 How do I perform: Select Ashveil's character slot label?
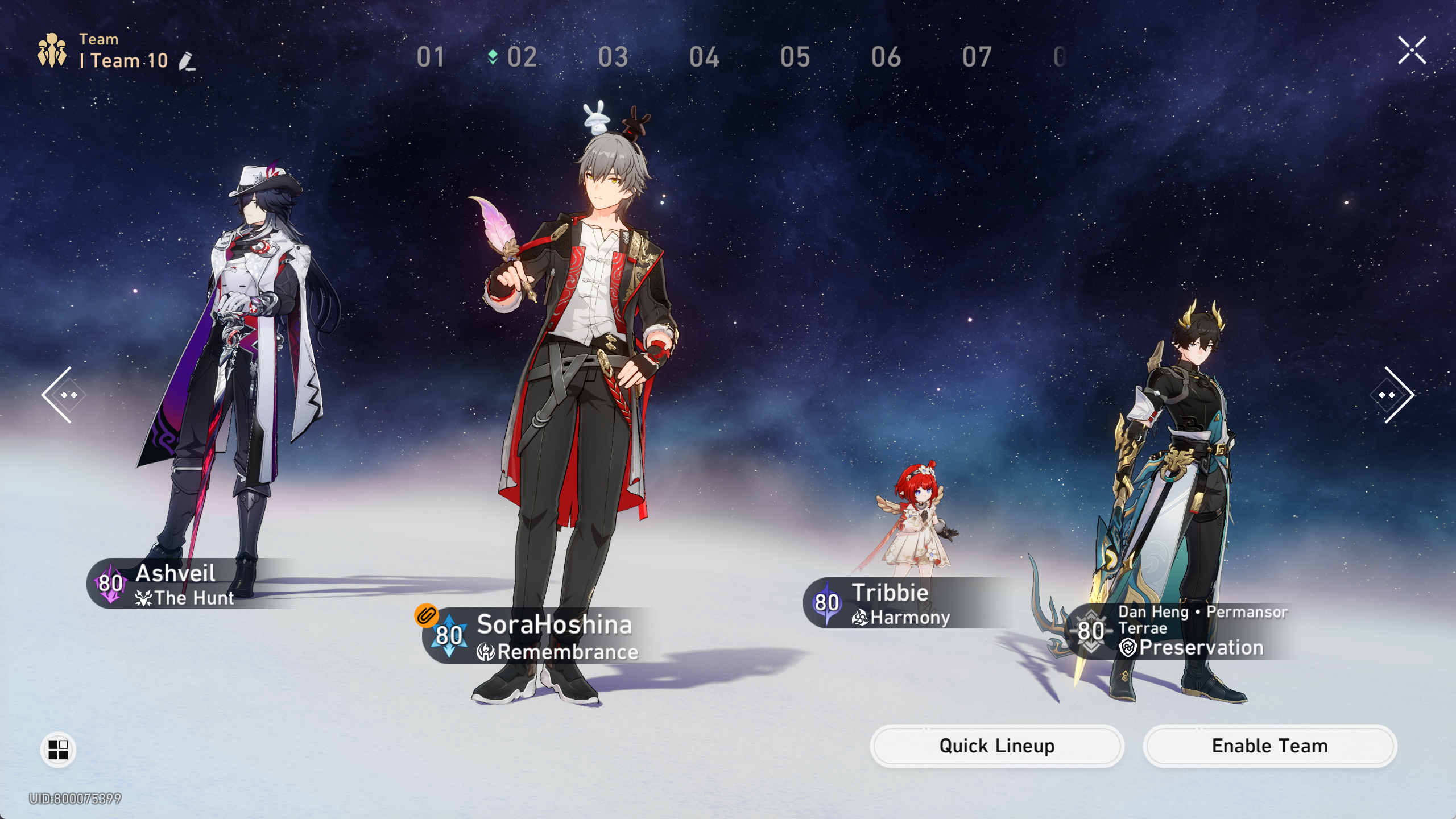[x=176, y=584]
